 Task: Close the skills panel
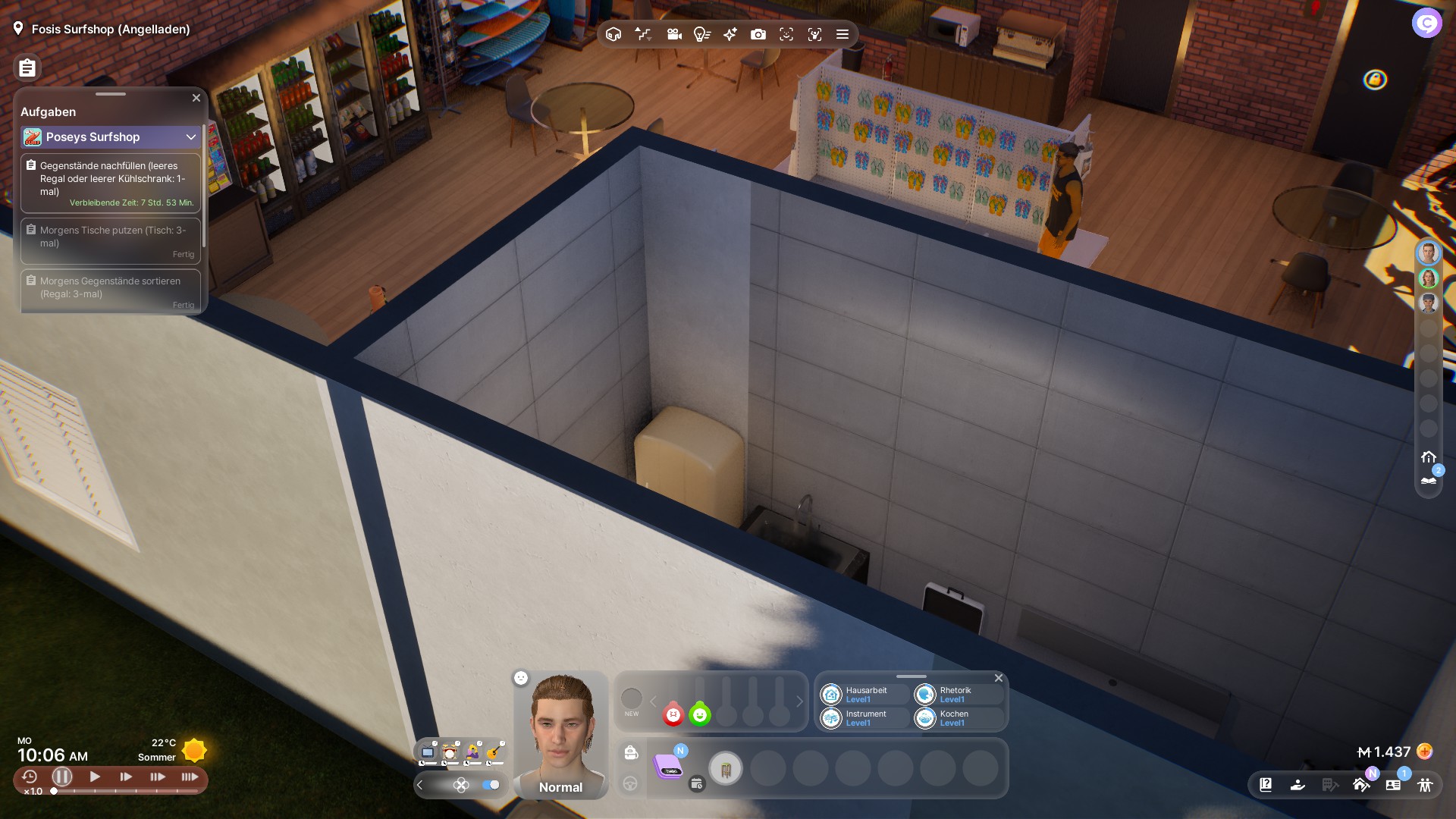click(x=999, y=678)
